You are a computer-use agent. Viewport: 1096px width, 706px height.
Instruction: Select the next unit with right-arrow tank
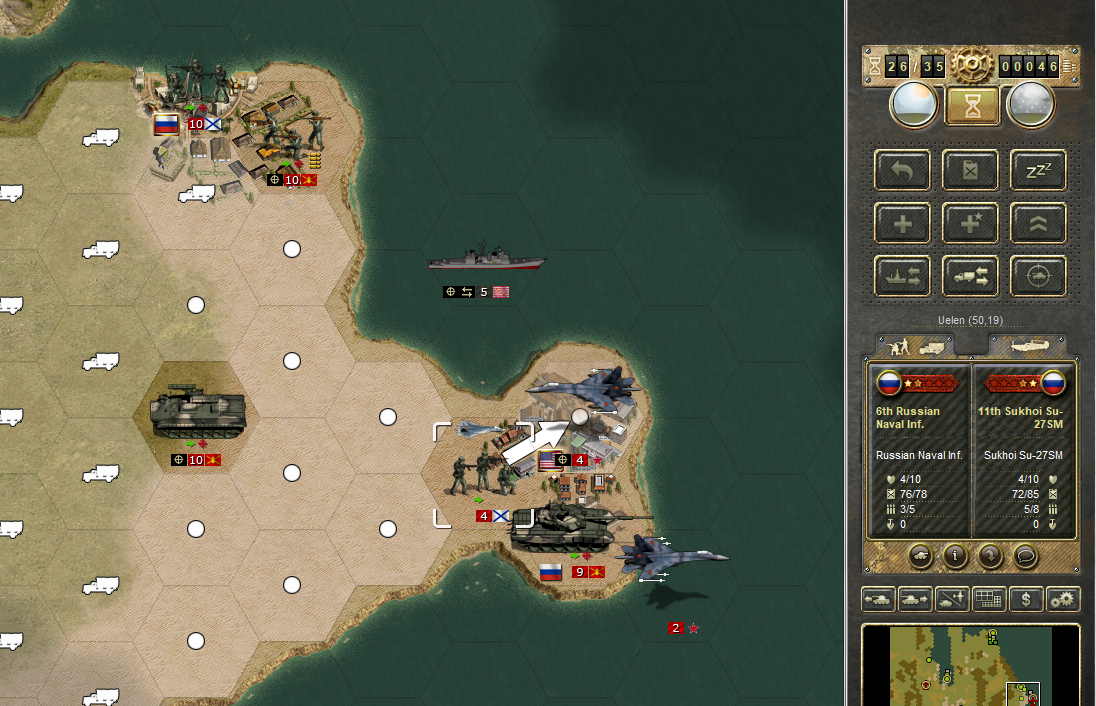pos(915,599)
